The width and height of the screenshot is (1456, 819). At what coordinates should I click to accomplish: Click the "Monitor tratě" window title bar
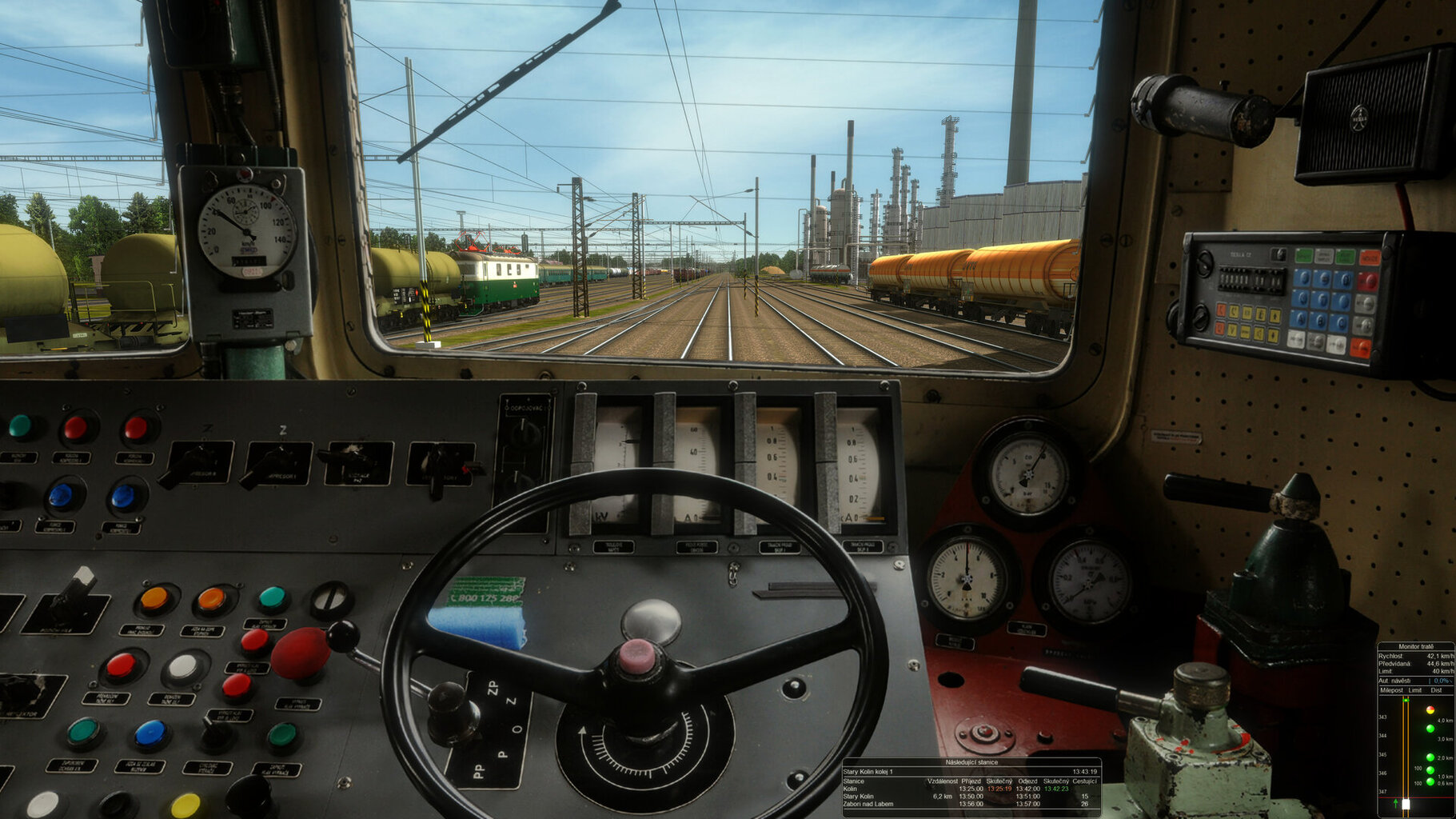point(1415,646)
